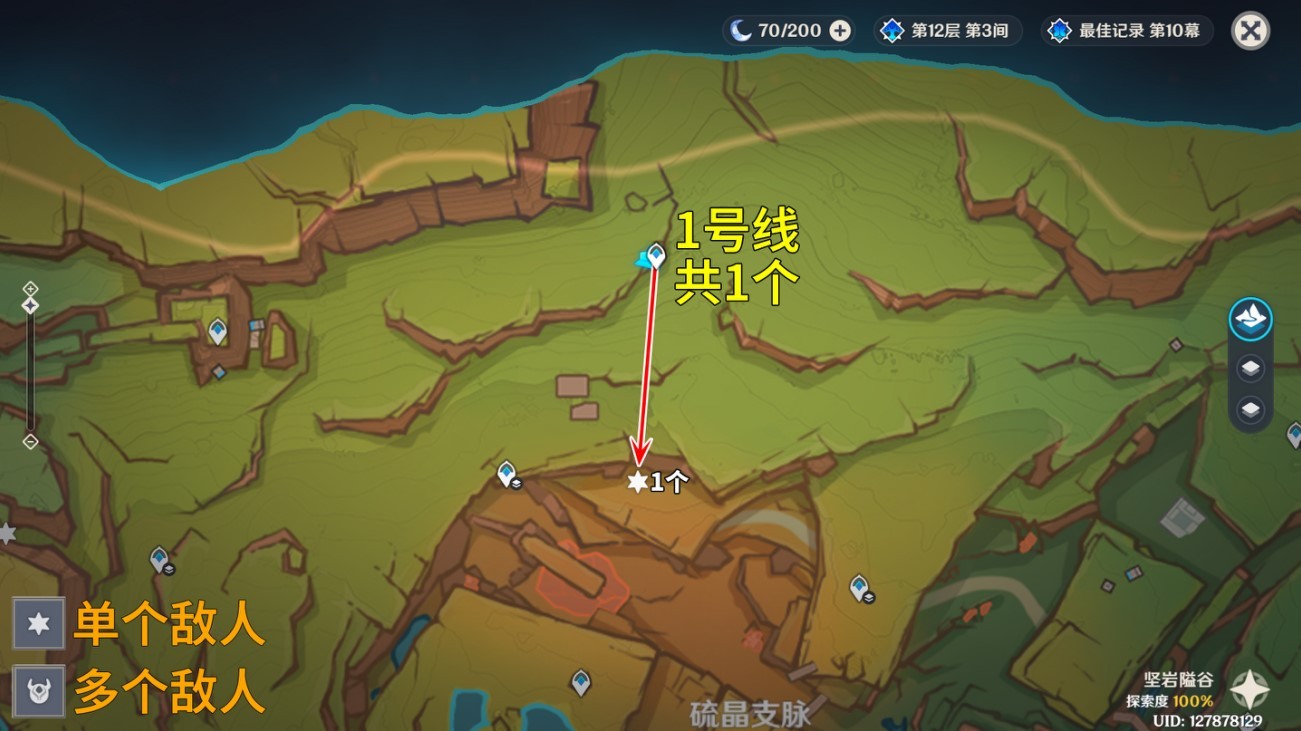Open the 最佳记录 第10幕 record

[1126, 31]
